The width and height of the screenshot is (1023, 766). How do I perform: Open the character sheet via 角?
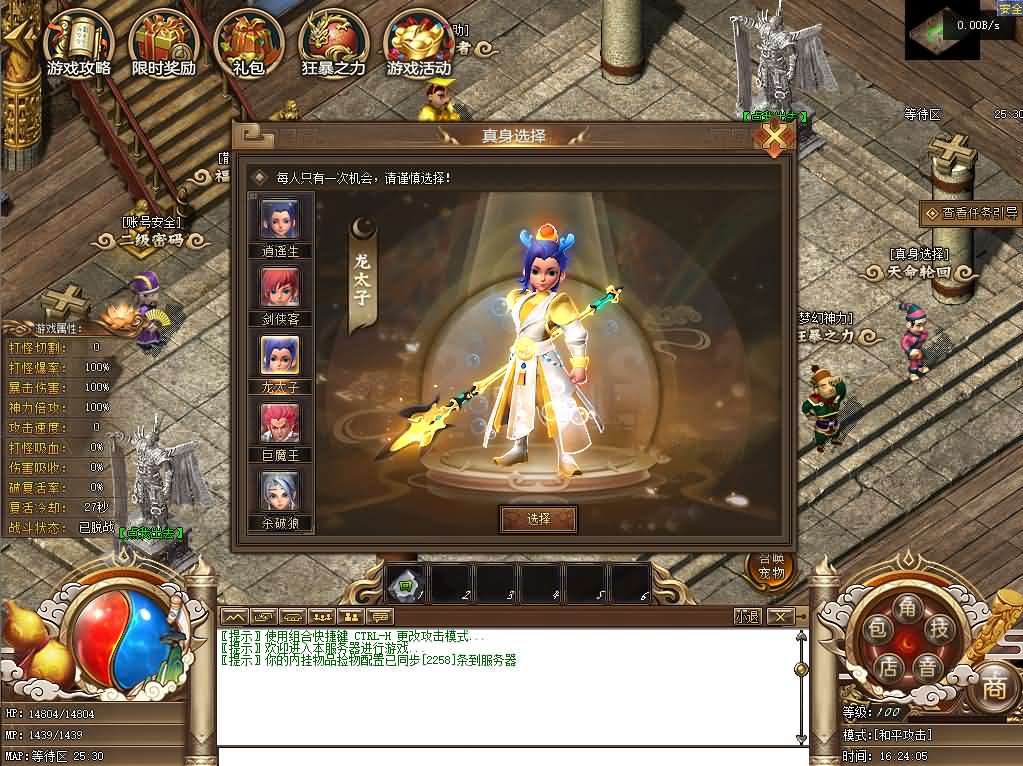908,607
